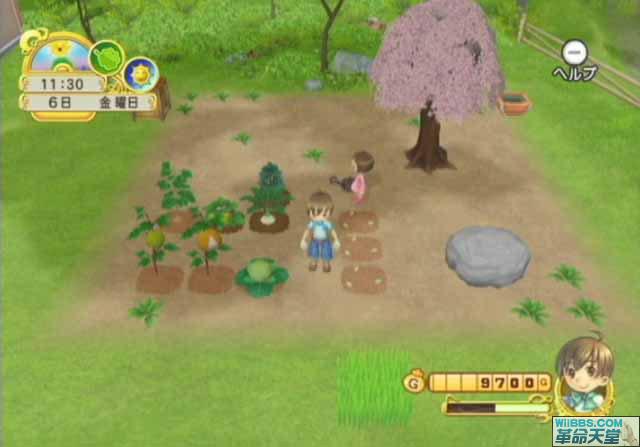Viewport: 640px width, 447px height.
Task: Select the sunny weather icon
Action: (x=140, y=72)
